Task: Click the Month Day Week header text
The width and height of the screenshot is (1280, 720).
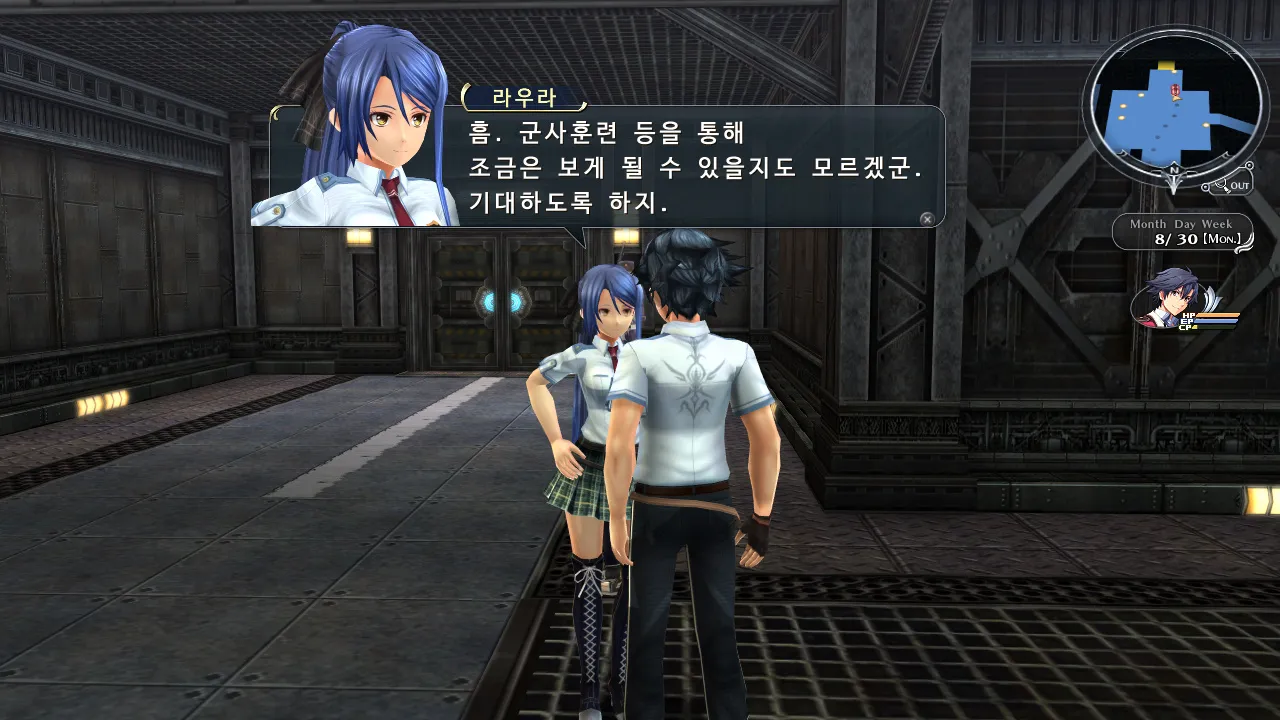Action: pyautogui.click(x=1182, y=225)
